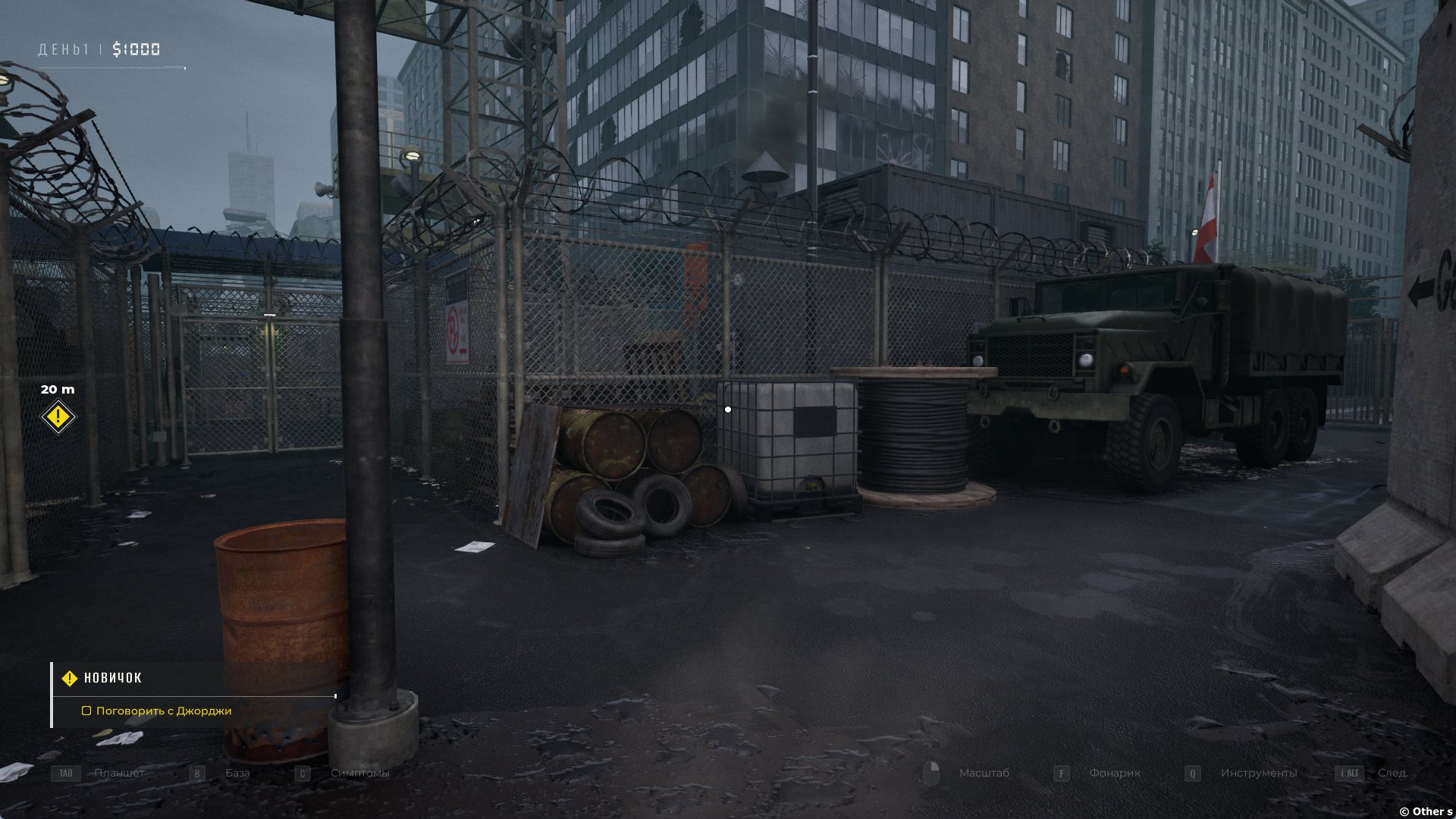Select the yellow objective waypoint marker
Image resolution: width=1456 pixels, height=819 pixels.
[x=58, y=417]
